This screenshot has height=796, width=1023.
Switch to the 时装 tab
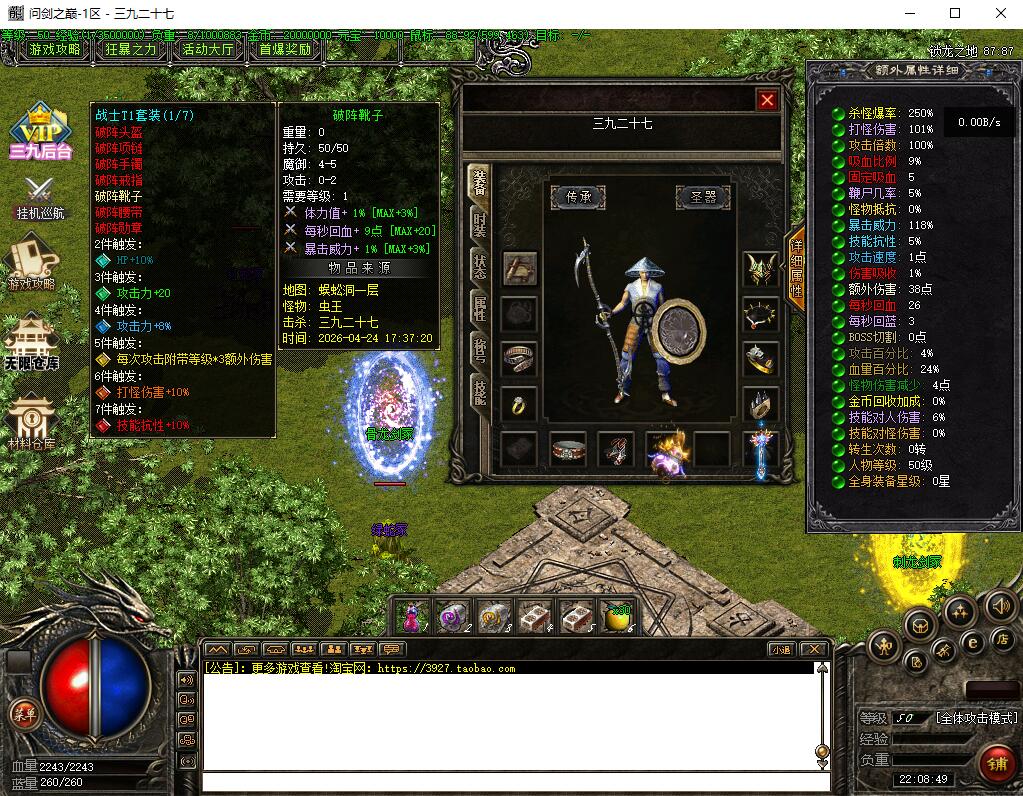(480, 223)
